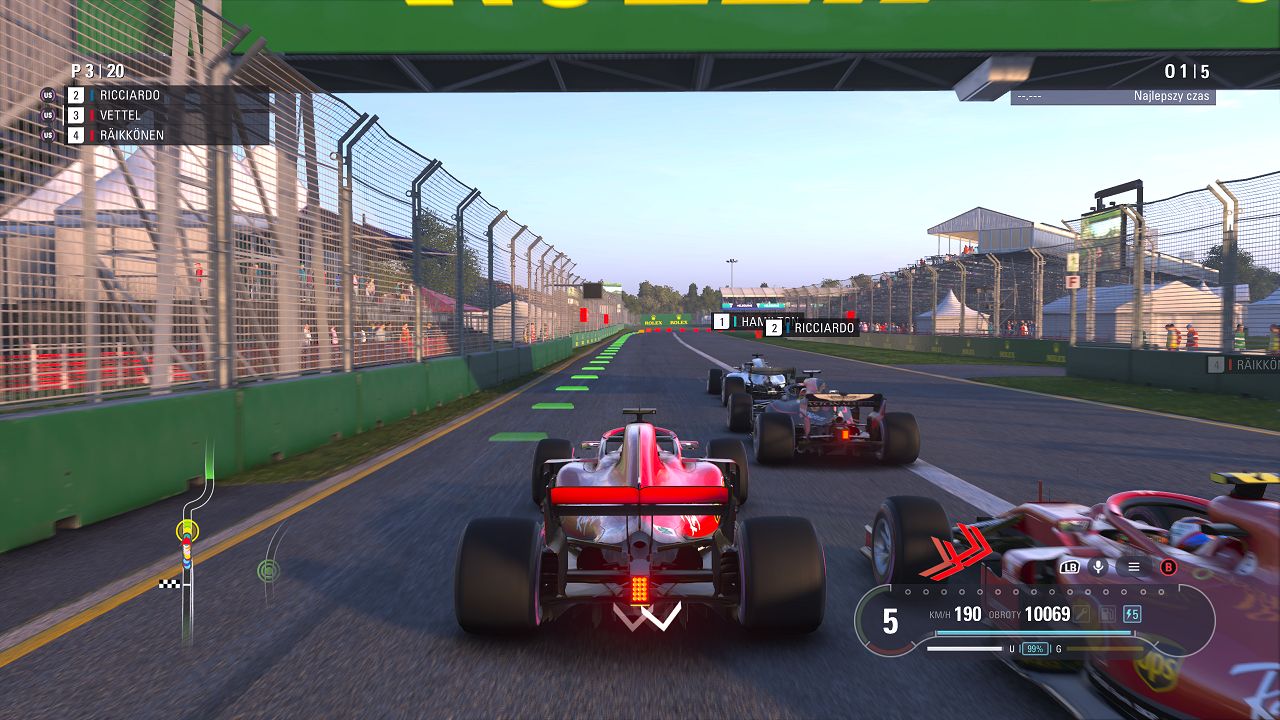
Task: Click VETTEL's name in the position list
Action: coord(120,115)
